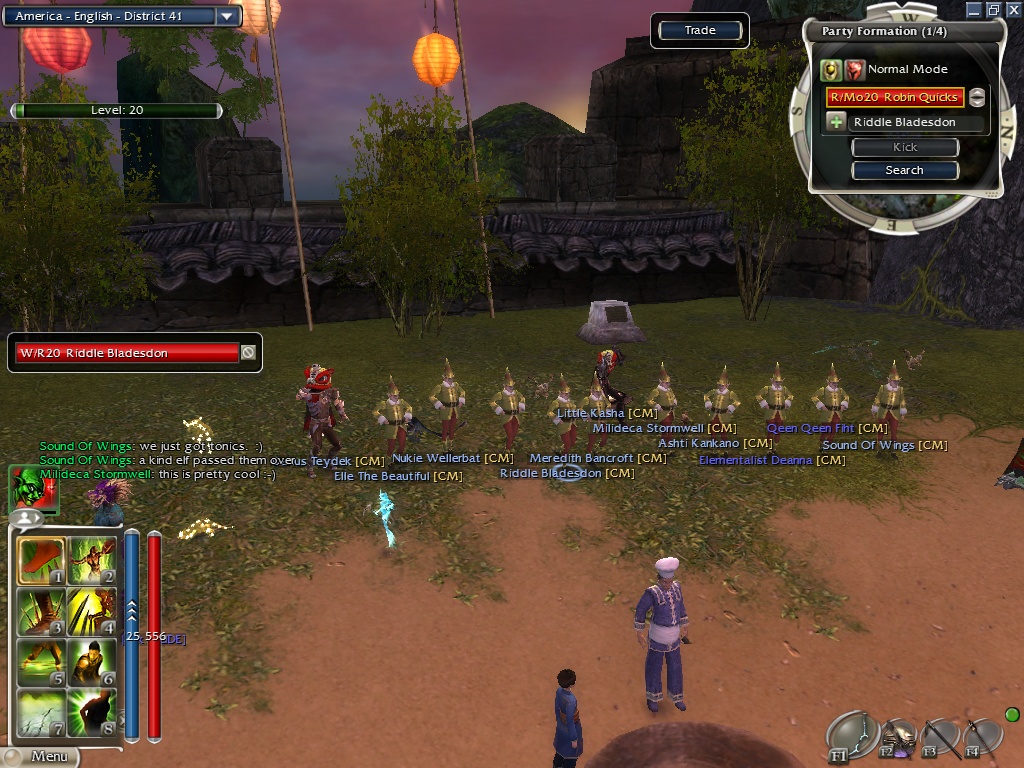The image size is (1024, 768).
Task: Open the district selection dropdown
Action: (x=226, y=16)
